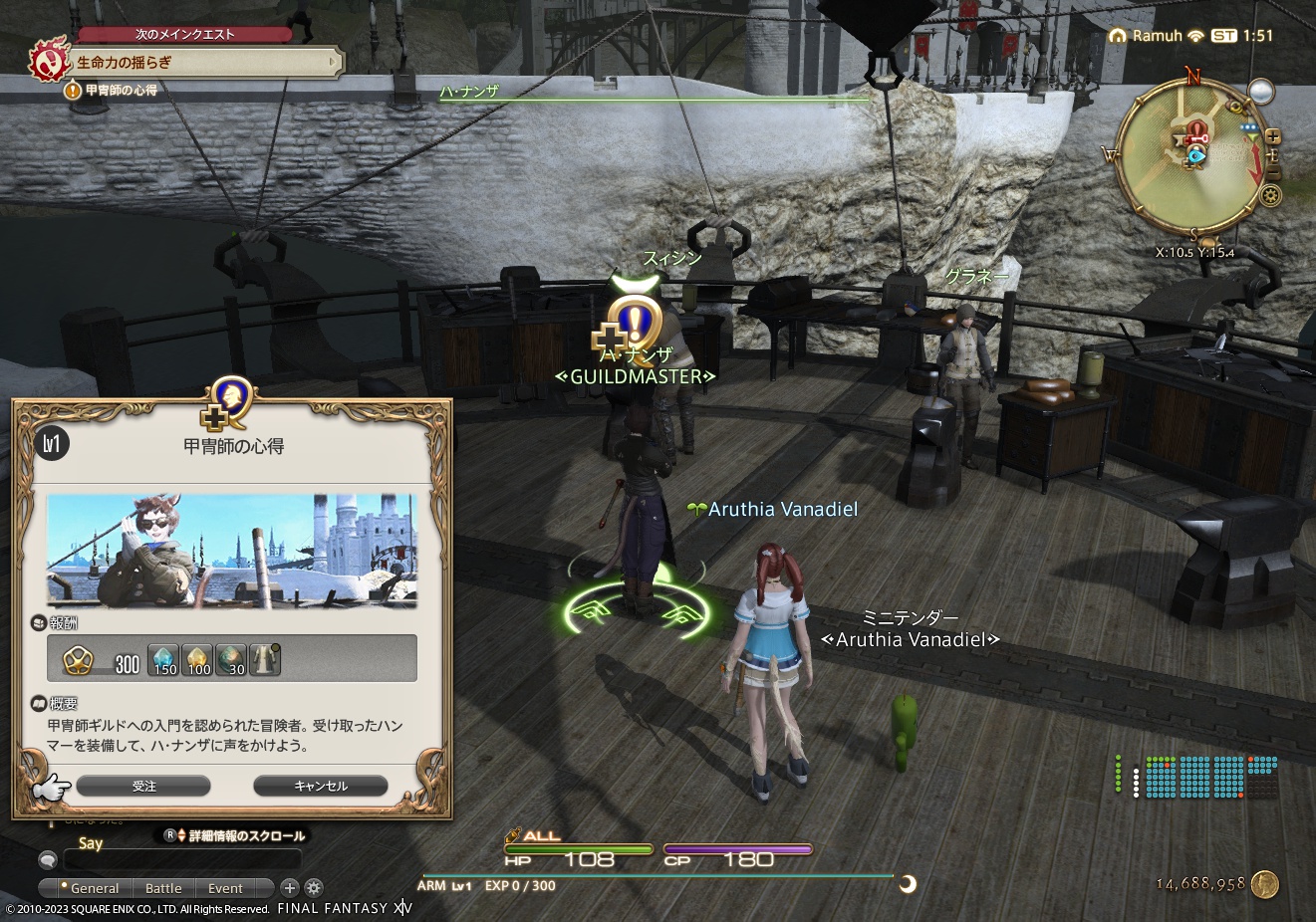Click the キャンセル button to decline
The height and width of the screenshot is (922, 1316).
coord(320,786)
